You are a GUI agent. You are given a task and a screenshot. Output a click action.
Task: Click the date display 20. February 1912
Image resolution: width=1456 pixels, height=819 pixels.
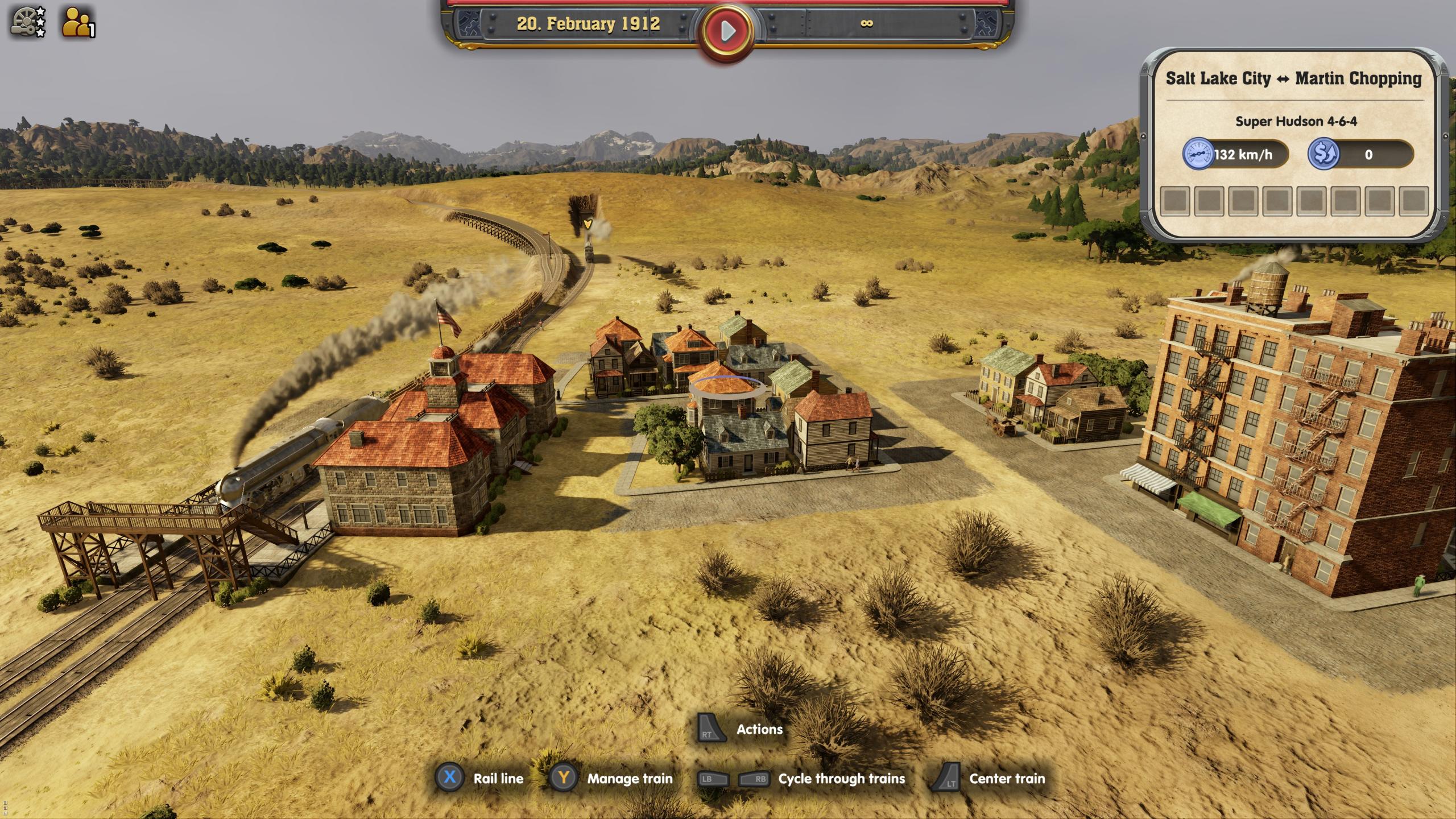pos(589,24)
